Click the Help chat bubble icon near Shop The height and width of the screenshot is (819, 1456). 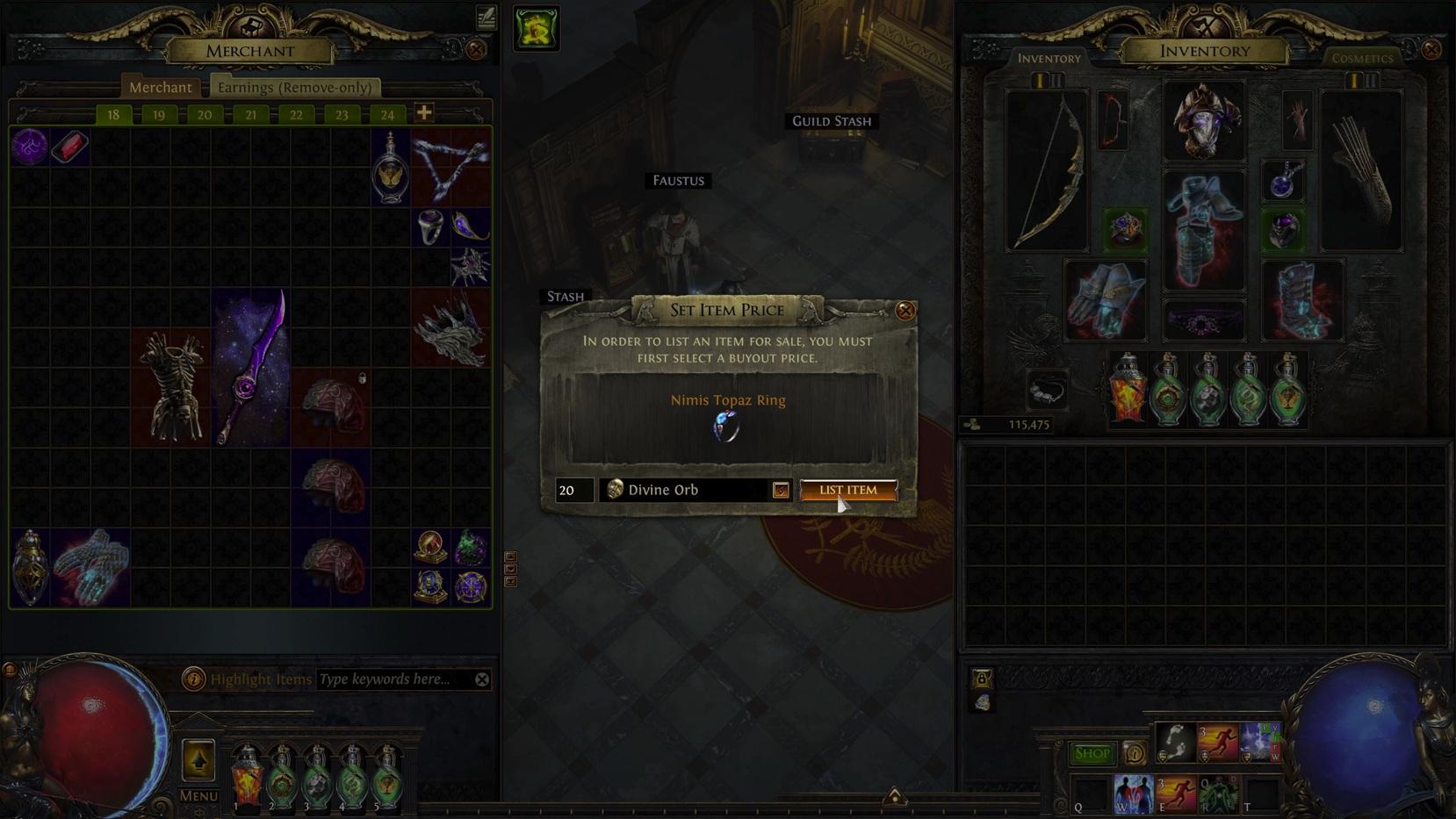click(x=1133, y=753)
